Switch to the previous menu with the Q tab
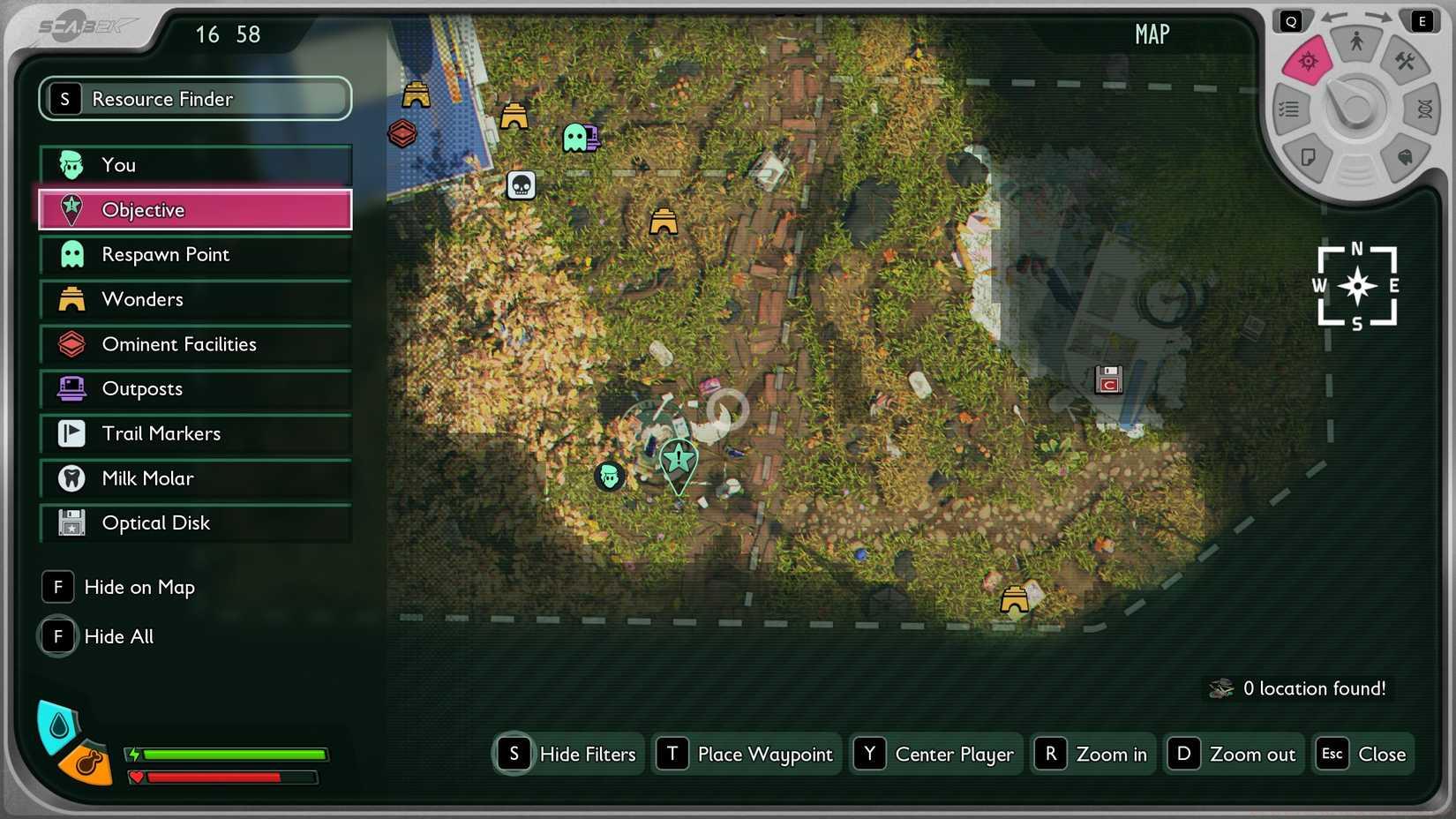 tap(1292, 21)
